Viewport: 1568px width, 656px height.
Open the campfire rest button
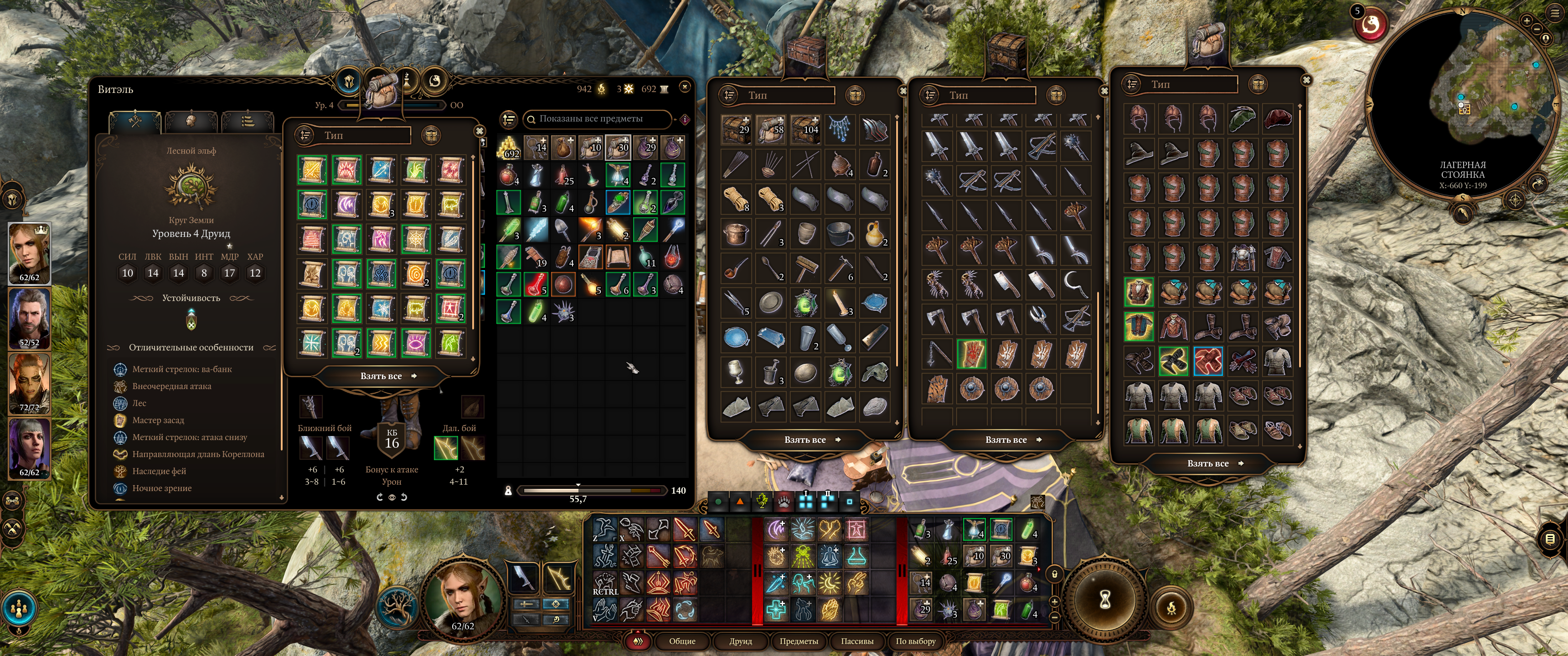coord(1171,607)
